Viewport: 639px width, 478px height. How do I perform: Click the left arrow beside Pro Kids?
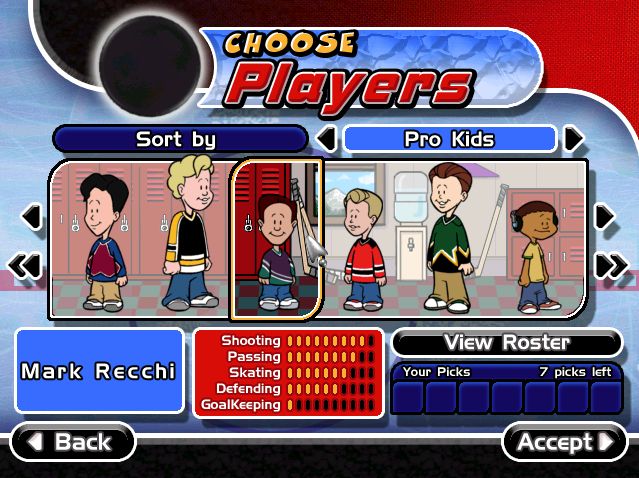pos(326,138)
